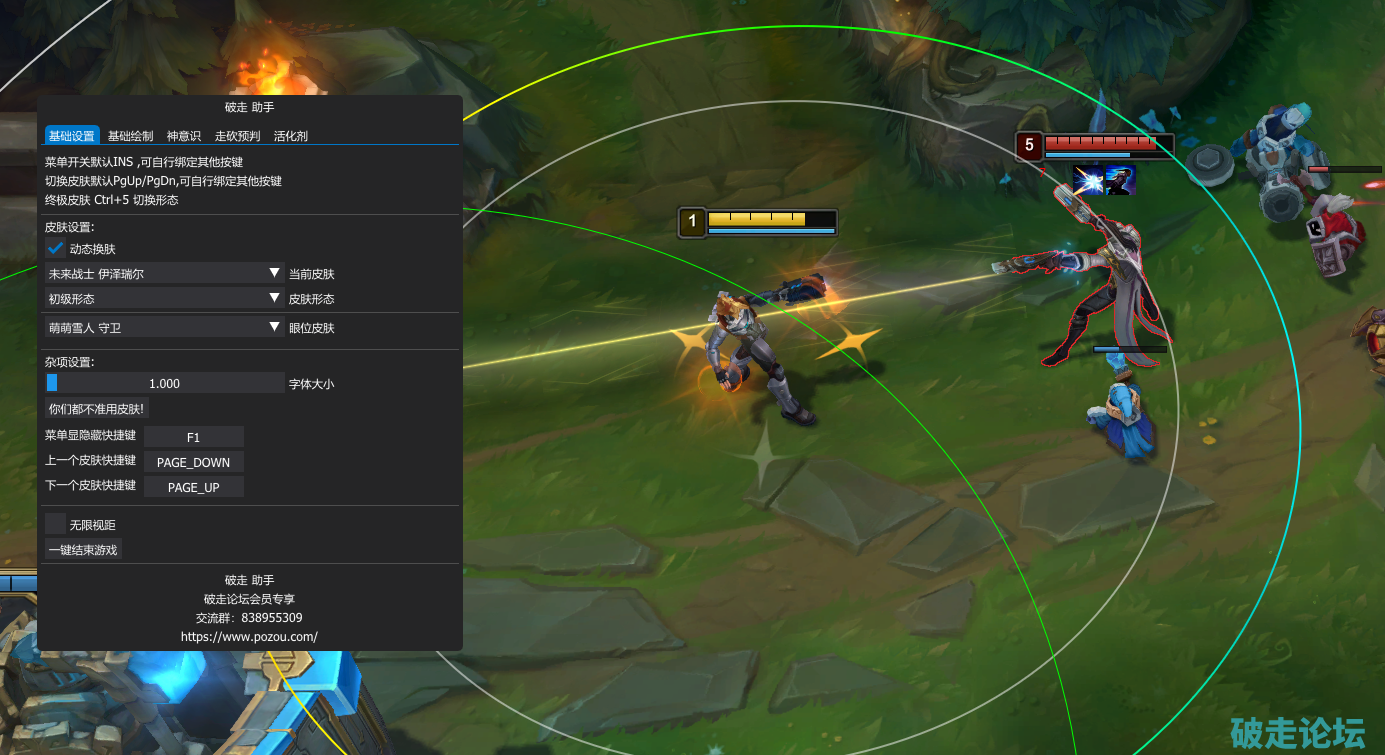Open the 基础绘制 tab
This screenshot has height=755, width=1385.
(130, 136)
